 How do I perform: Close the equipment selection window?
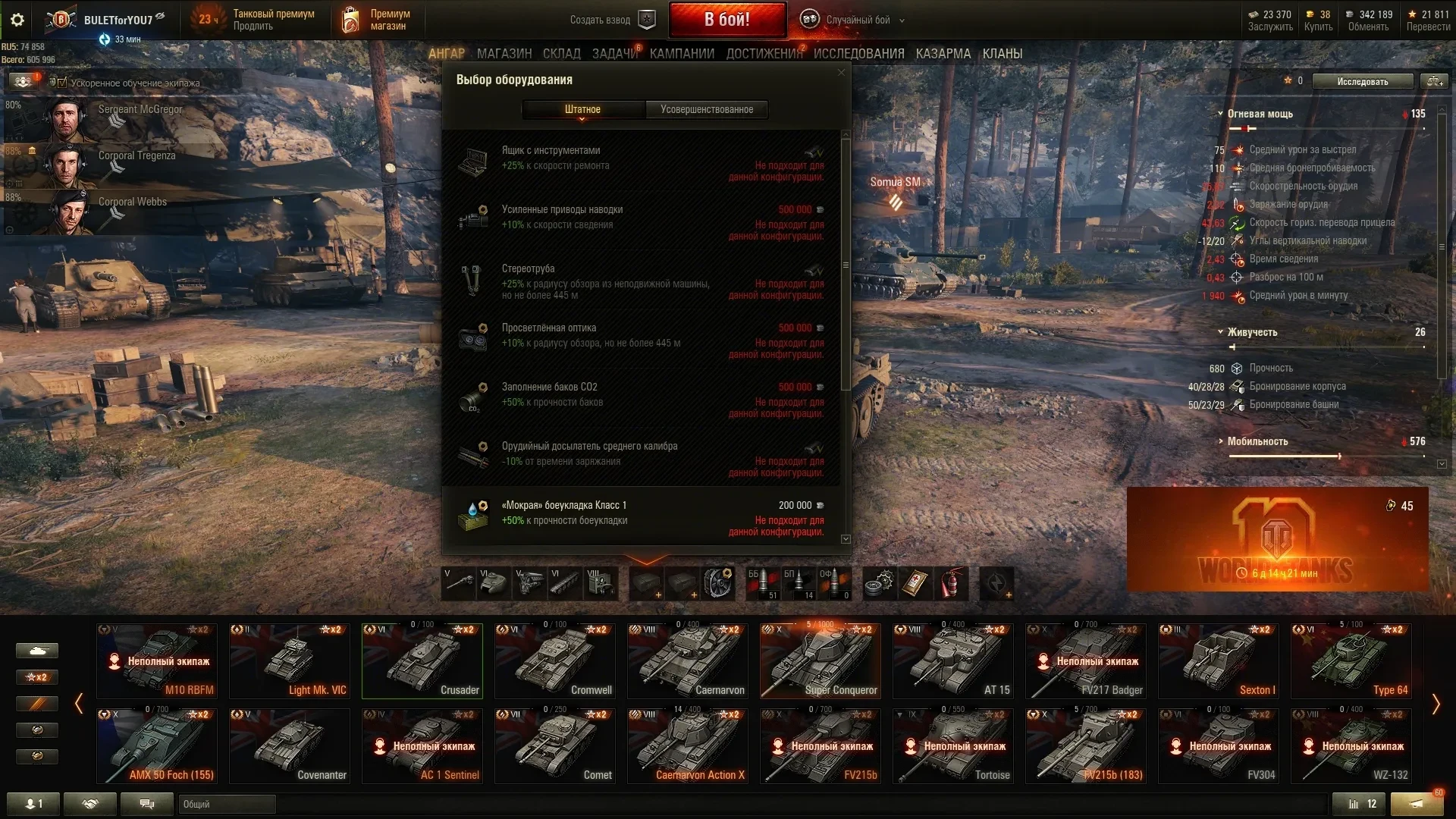(x=841, y=73)
